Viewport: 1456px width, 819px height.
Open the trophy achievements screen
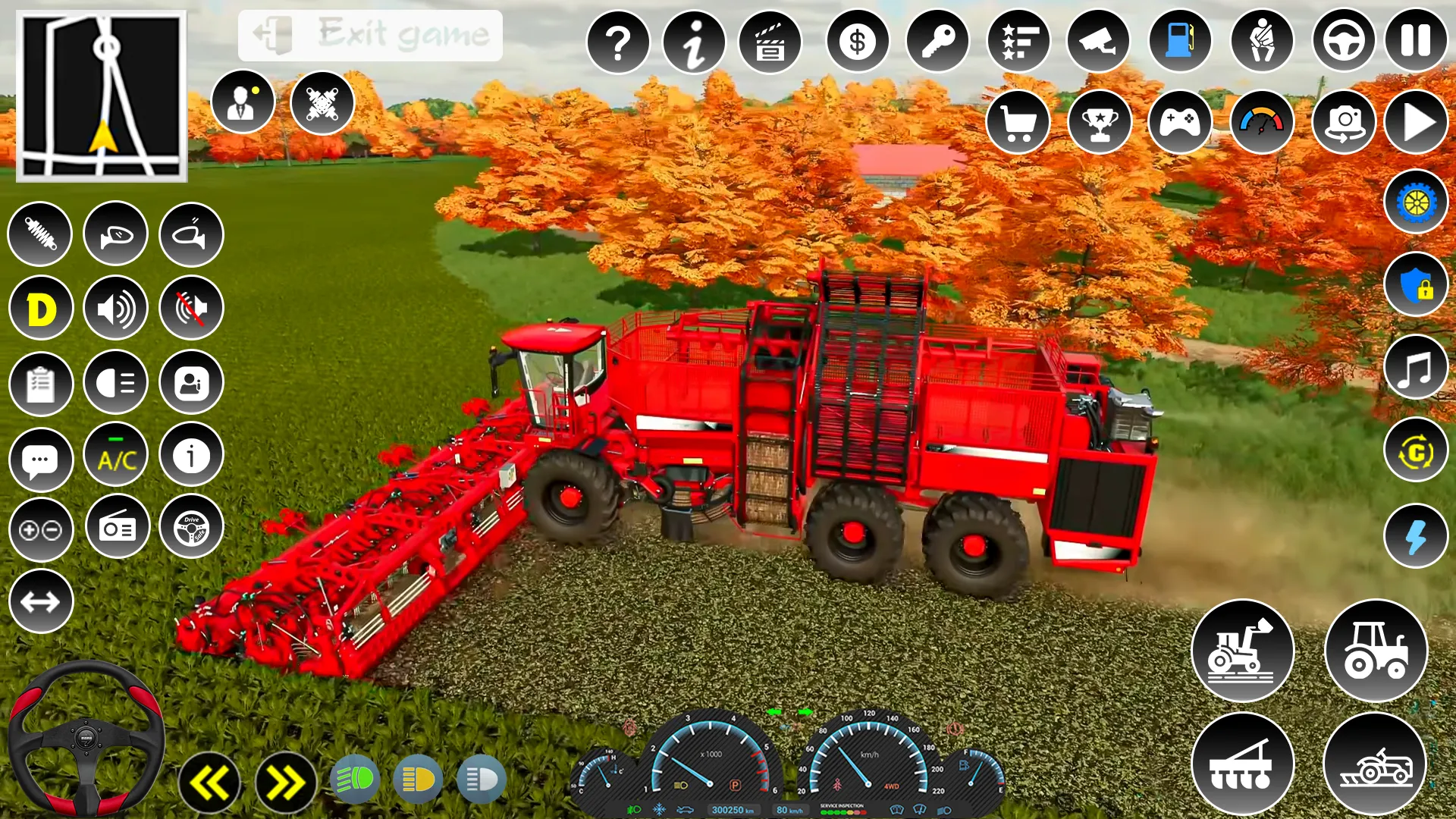pos(1100,121)
